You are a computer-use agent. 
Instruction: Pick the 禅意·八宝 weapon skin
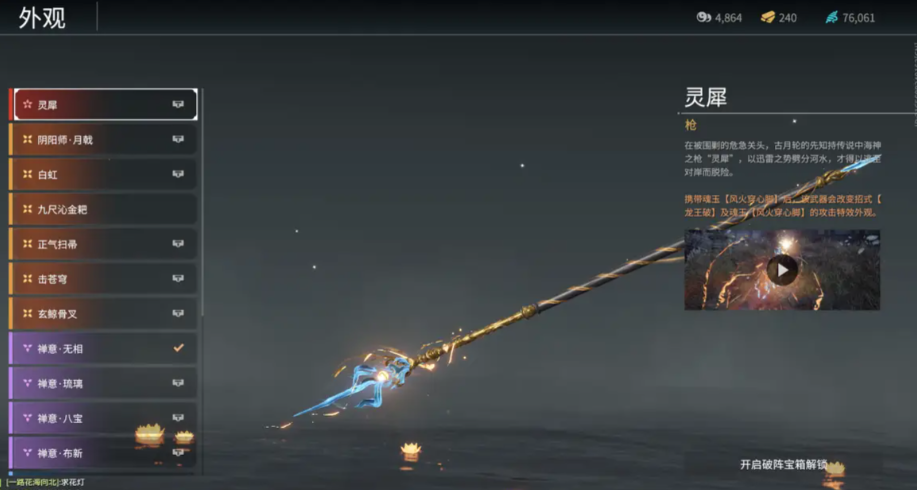pos(103,418)
